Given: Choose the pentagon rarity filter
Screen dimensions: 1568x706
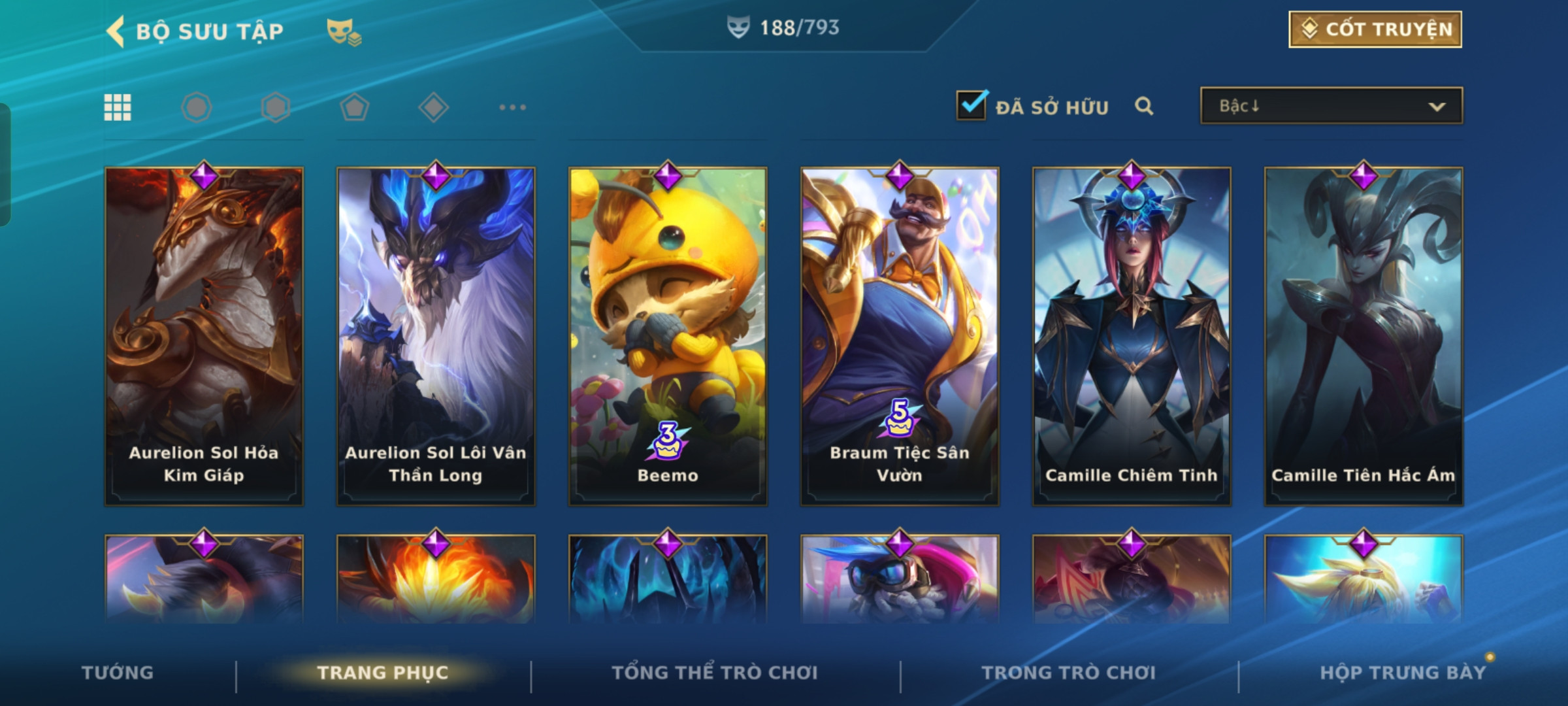Looking at the screenshot, I should (354, 107).
